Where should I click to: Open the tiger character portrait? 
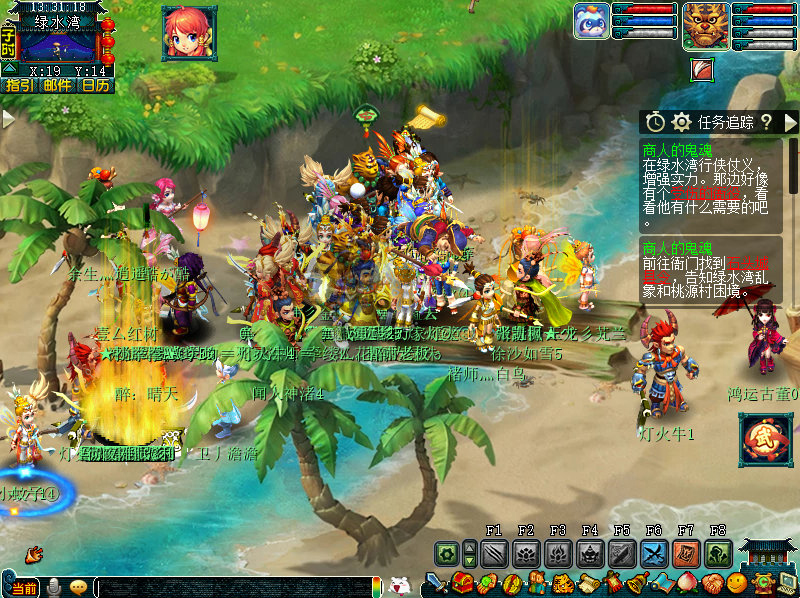click(x=705, y=25)
